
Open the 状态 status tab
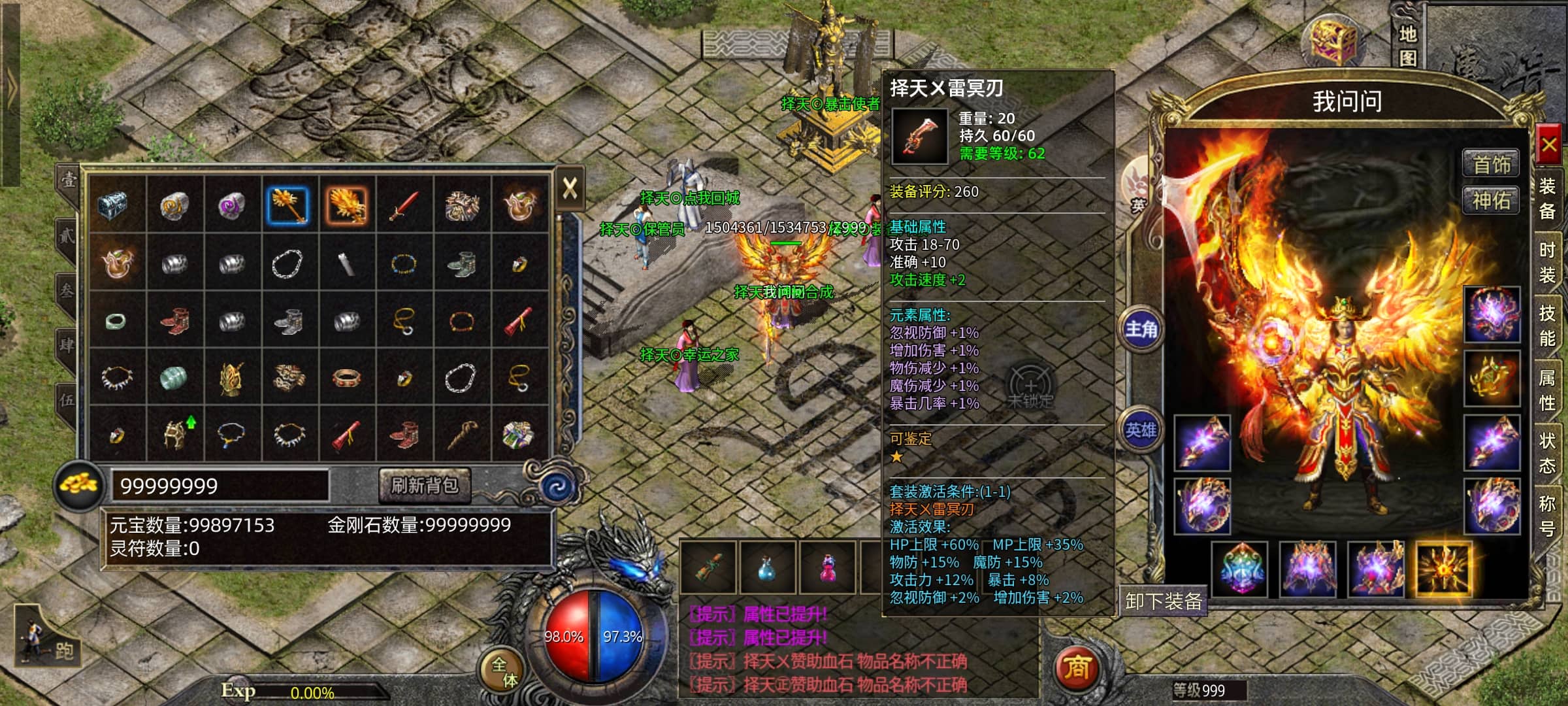[1547, 452]
